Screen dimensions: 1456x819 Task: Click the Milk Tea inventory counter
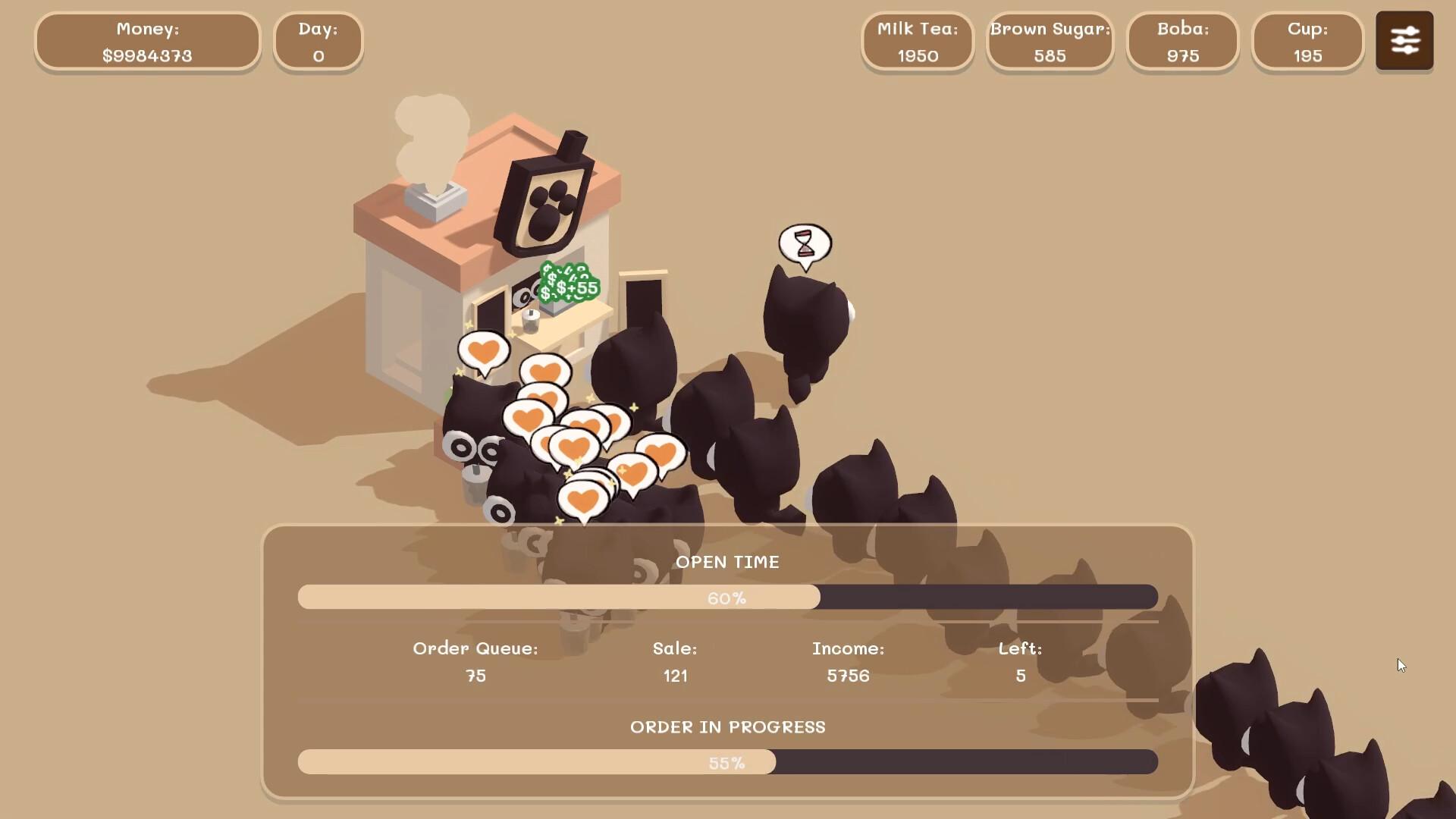(x=917, y=42)
